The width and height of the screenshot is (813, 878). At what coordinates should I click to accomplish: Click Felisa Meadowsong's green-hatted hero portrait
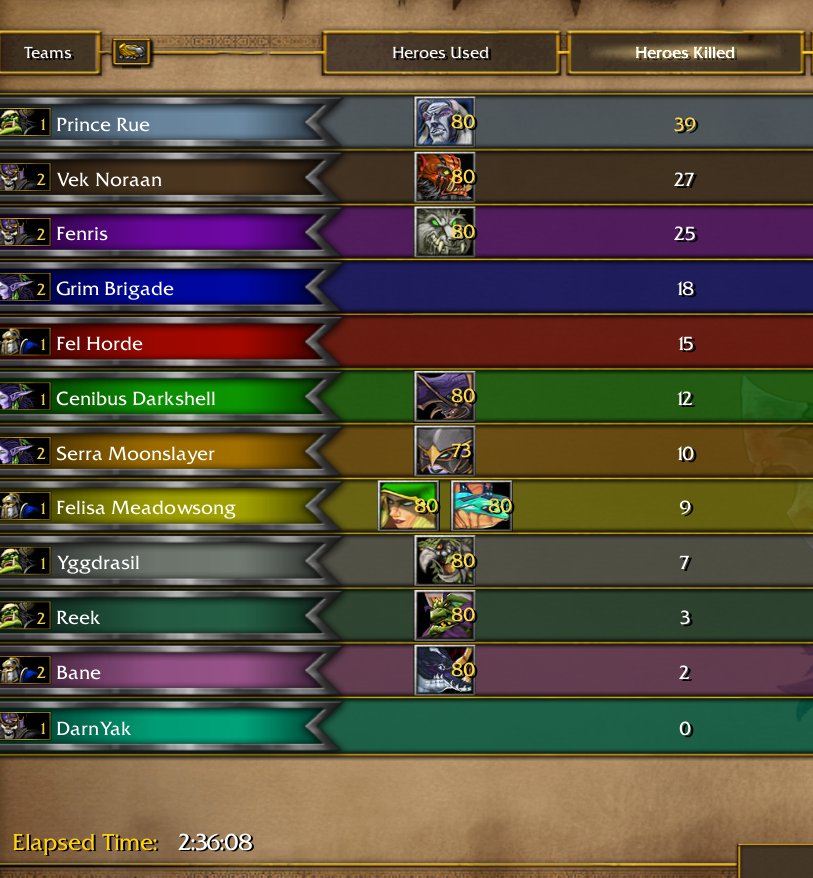coord(408,506)
